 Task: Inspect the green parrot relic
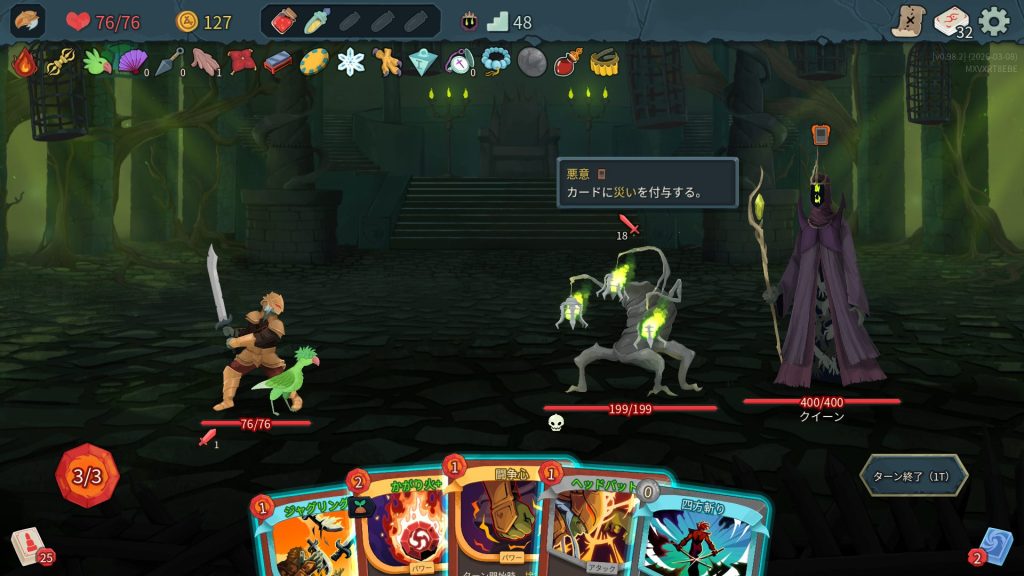(96, 62)
